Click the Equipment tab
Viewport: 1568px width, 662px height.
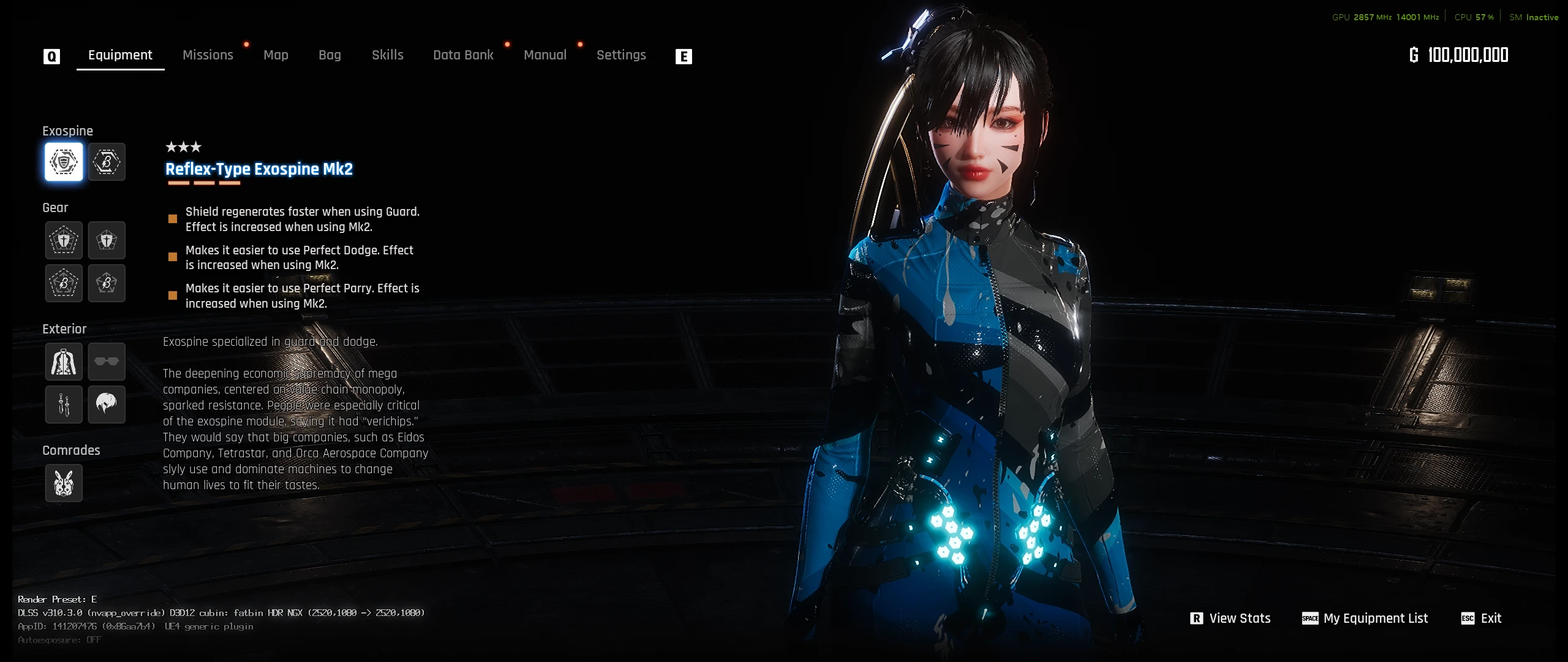(x=120, y=55)
